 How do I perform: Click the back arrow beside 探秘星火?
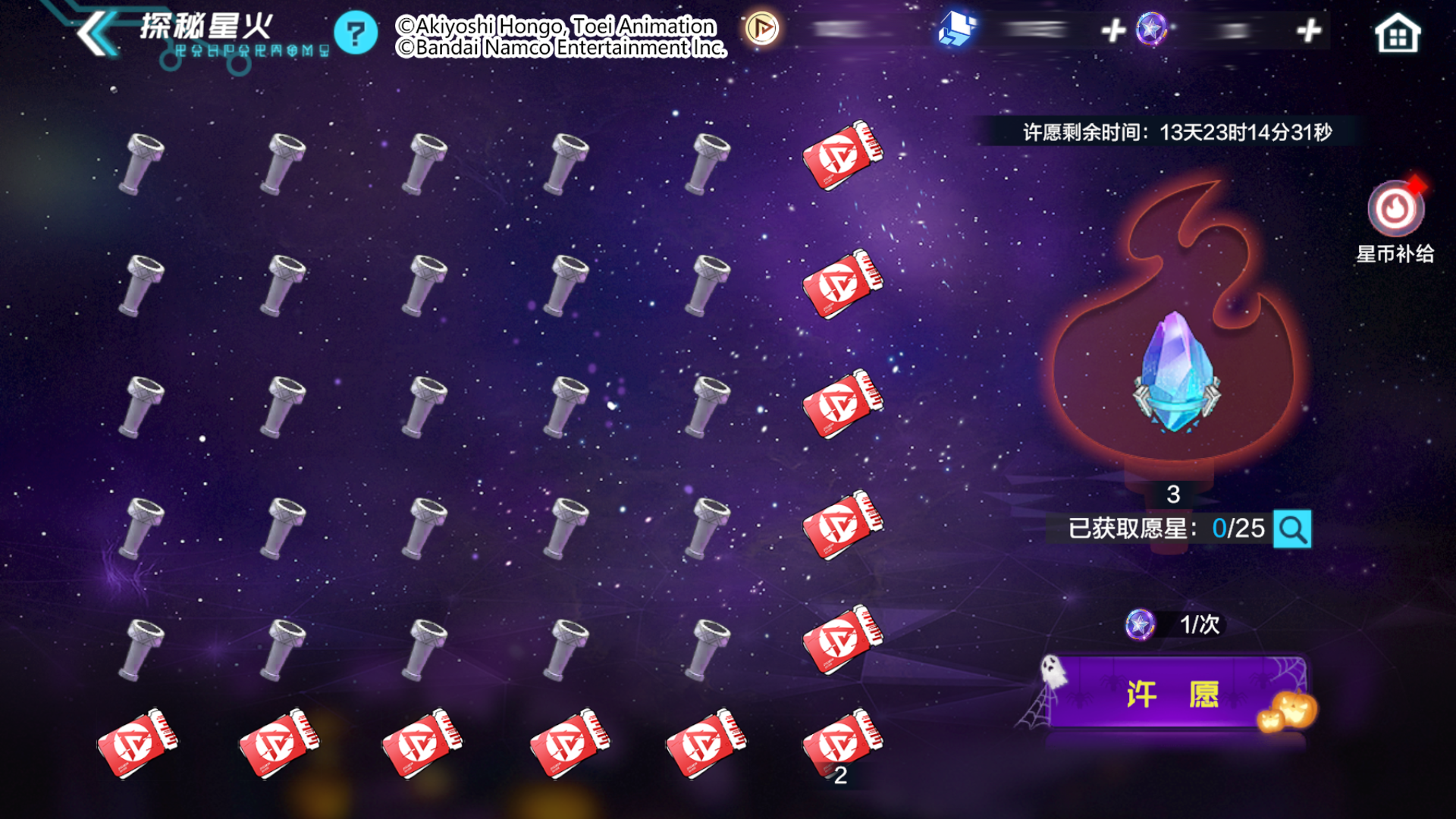[x=91, y=32]
